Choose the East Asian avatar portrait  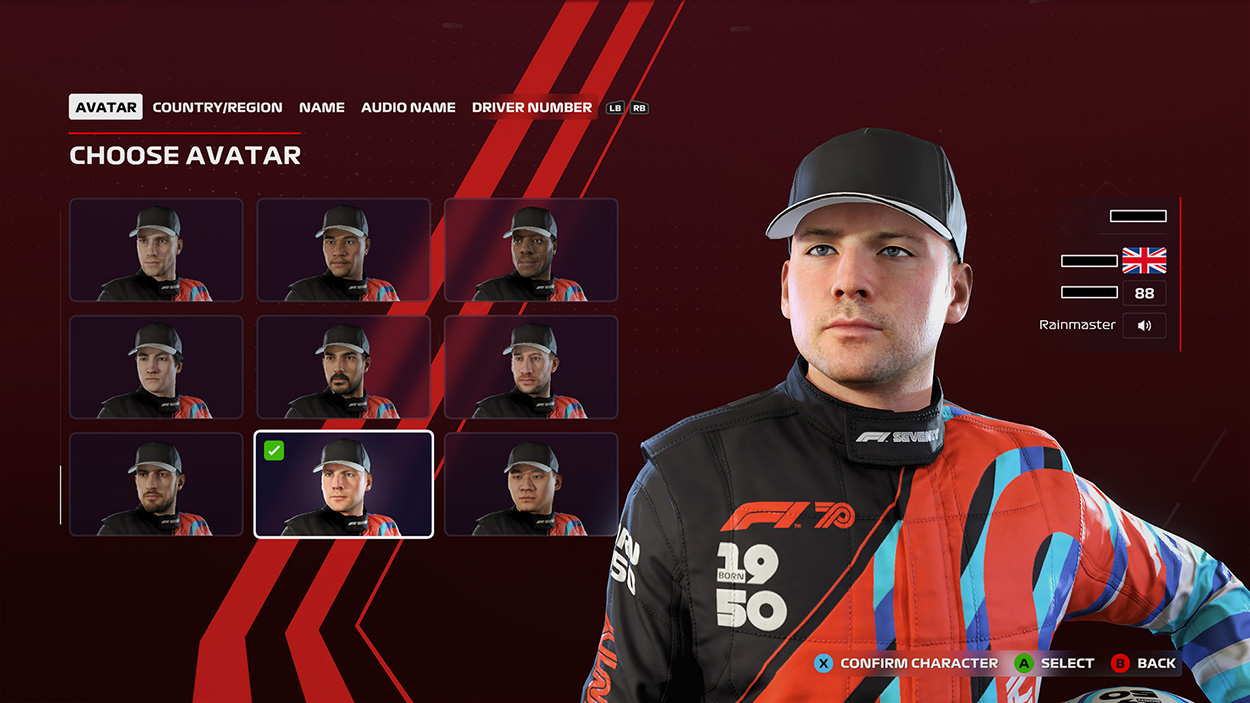tap(531, 484)
